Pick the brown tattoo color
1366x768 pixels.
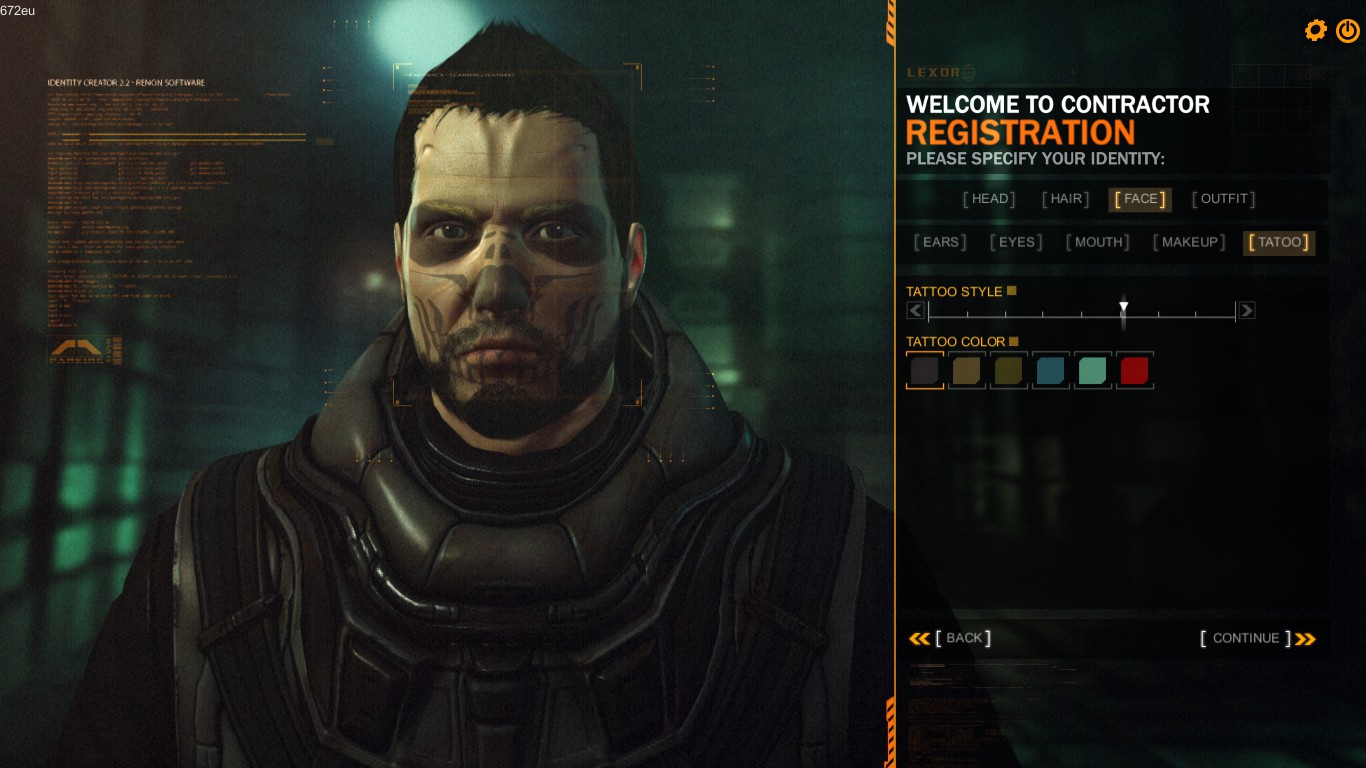(967, 371)
